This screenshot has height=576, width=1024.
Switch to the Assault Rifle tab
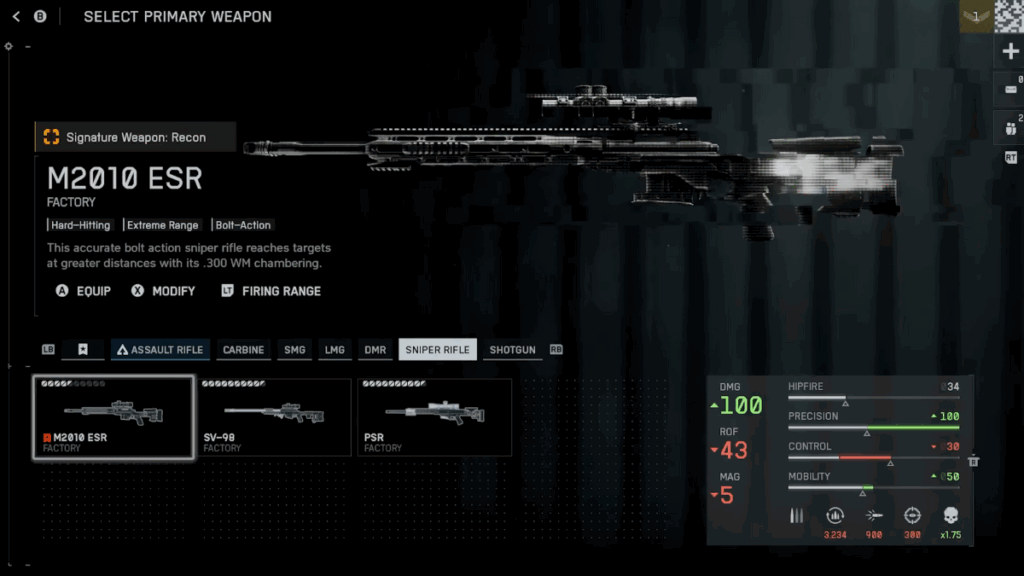(x=160, y=350)
